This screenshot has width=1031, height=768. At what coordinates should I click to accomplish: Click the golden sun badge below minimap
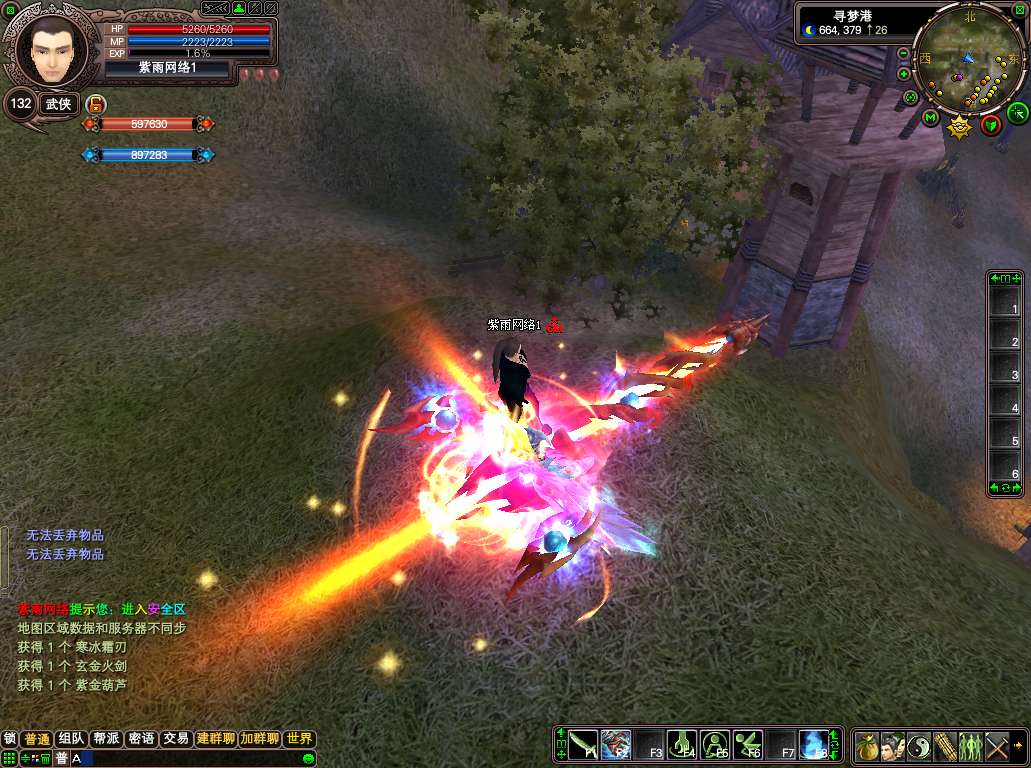point(960,127)
